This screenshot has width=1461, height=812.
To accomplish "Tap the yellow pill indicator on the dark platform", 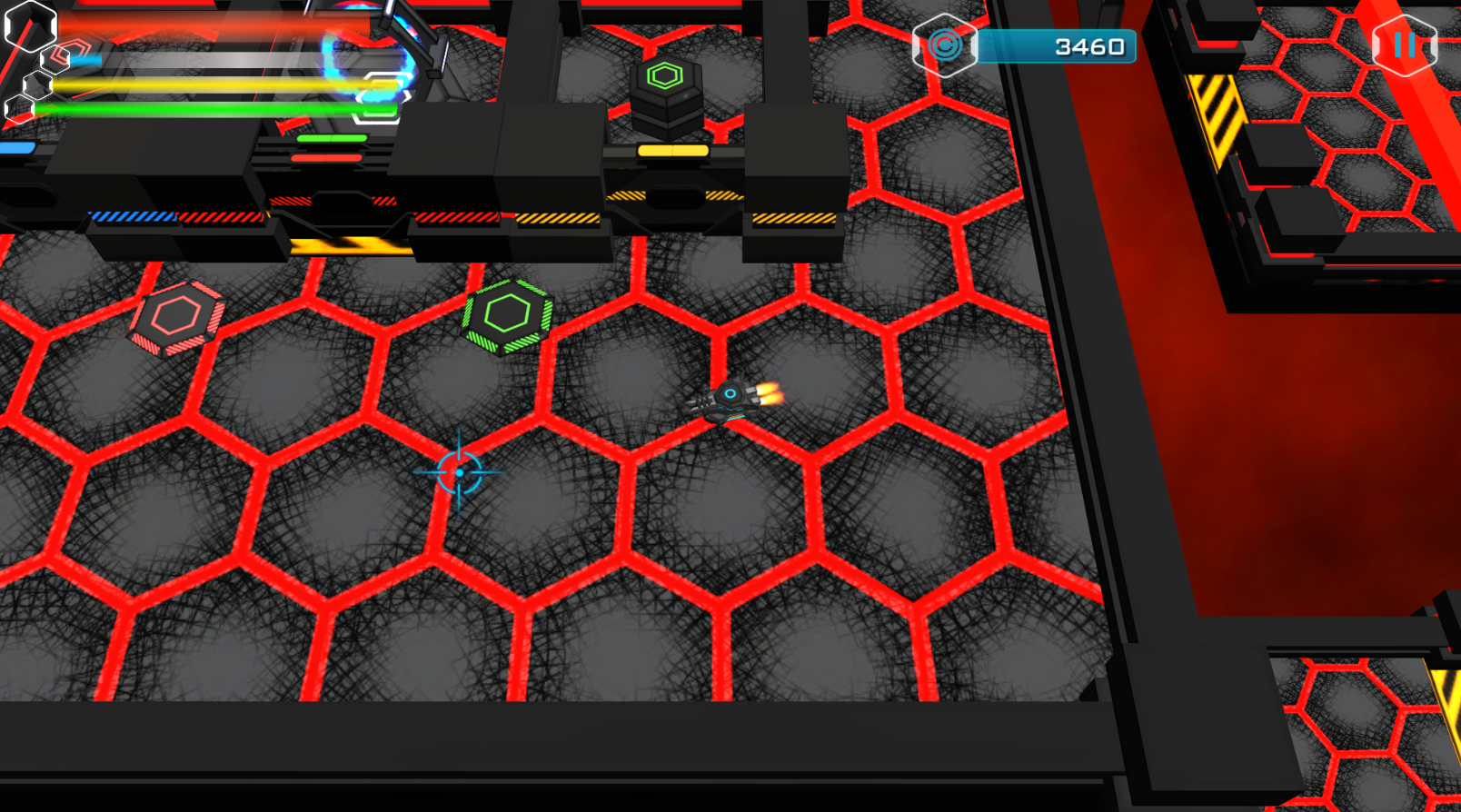I will click(672, 149).
